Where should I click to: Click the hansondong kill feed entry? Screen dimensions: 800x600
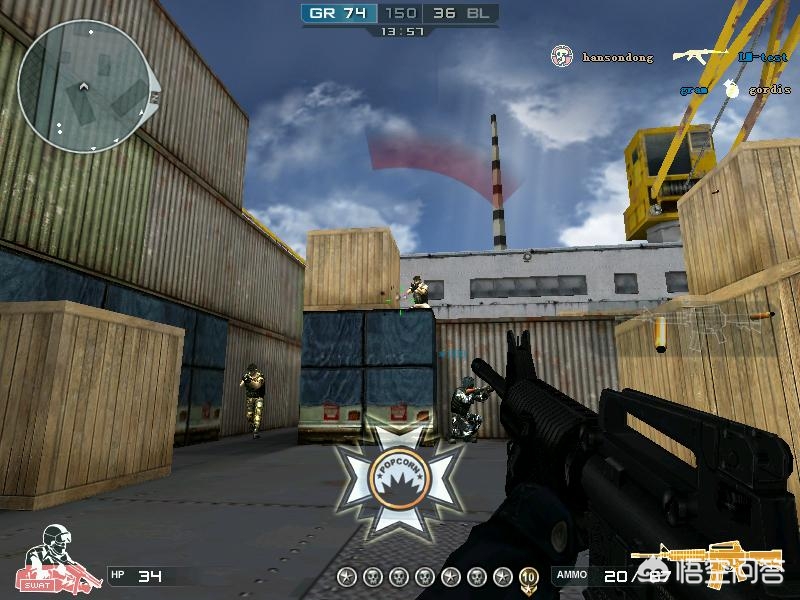[x=617, y=58]
